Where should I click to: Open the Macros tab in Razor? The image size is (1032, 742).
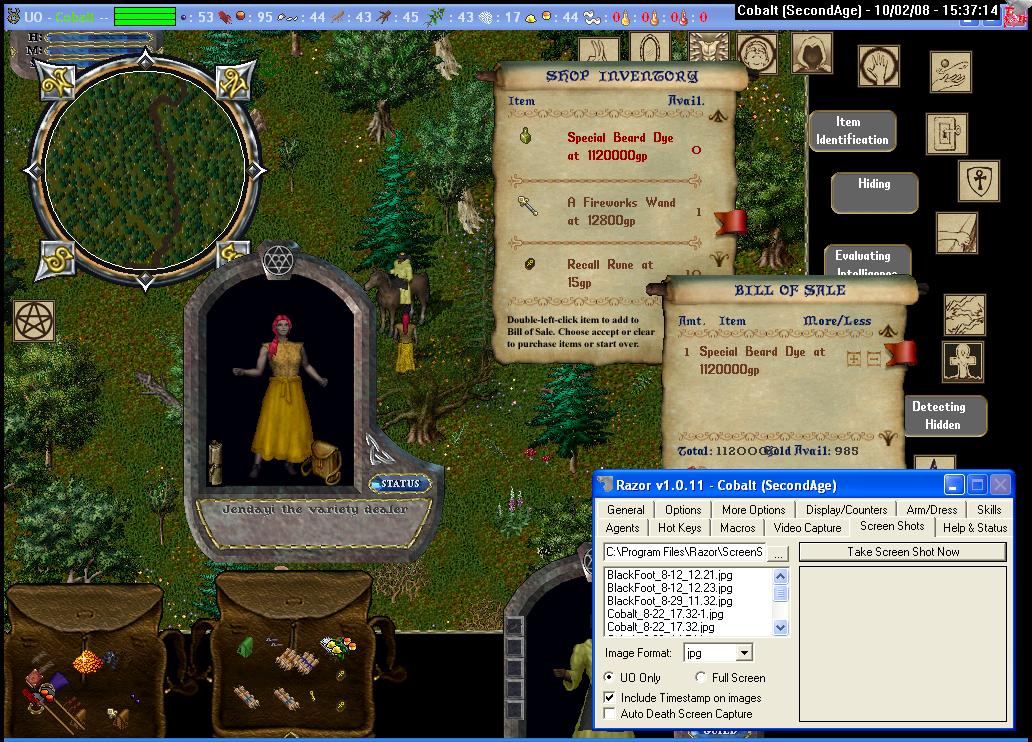point(737,527)
